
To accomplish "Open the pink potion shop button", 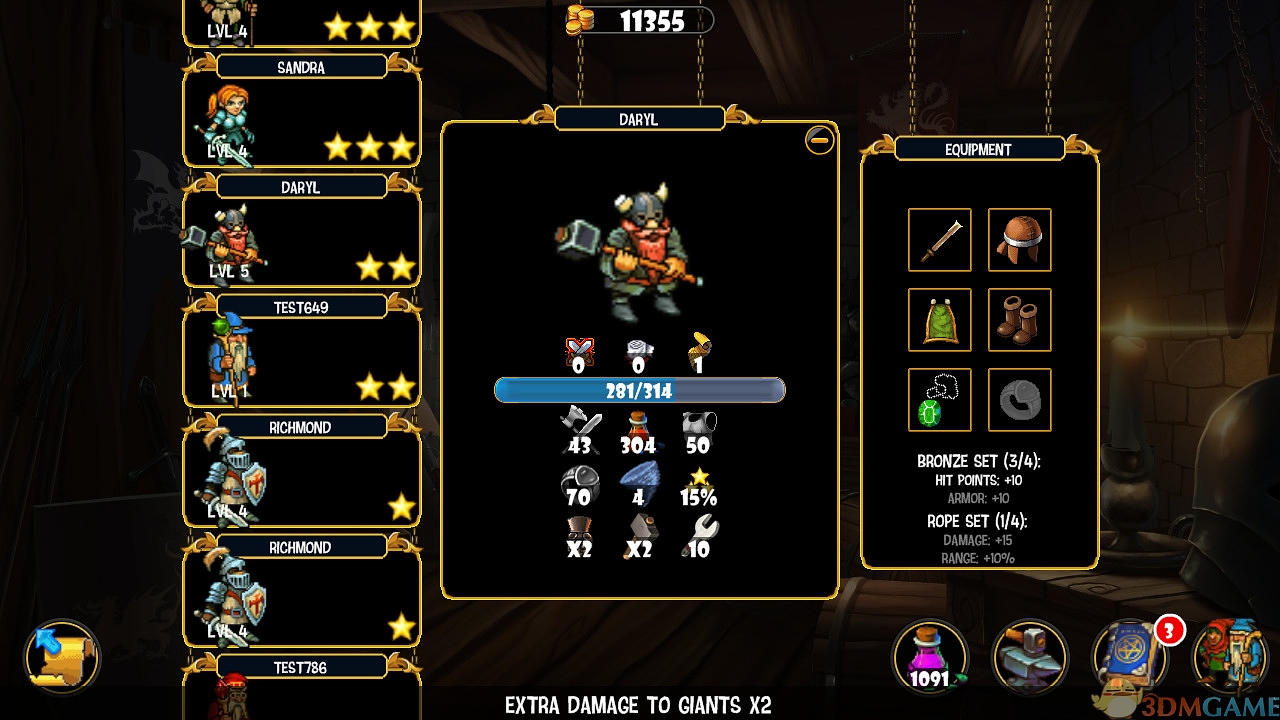I will click(x=930, y=657).
